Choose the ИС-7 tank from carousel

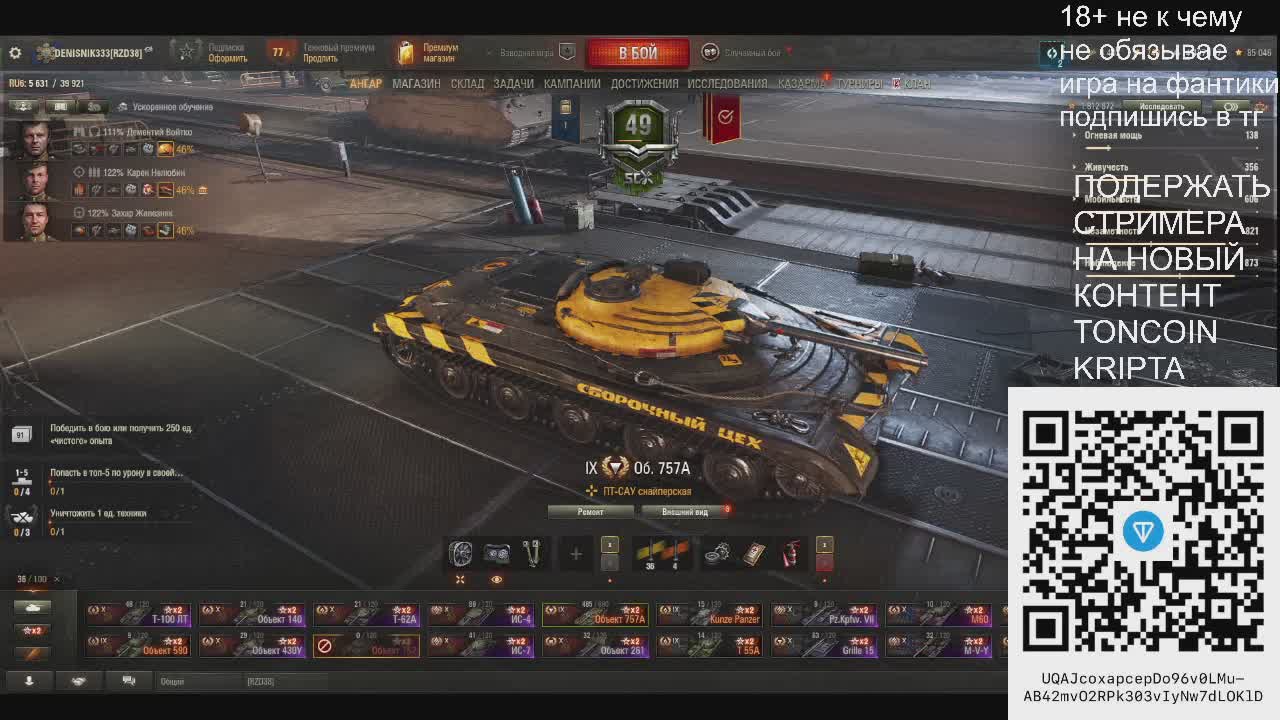click(x=482, y=646)
